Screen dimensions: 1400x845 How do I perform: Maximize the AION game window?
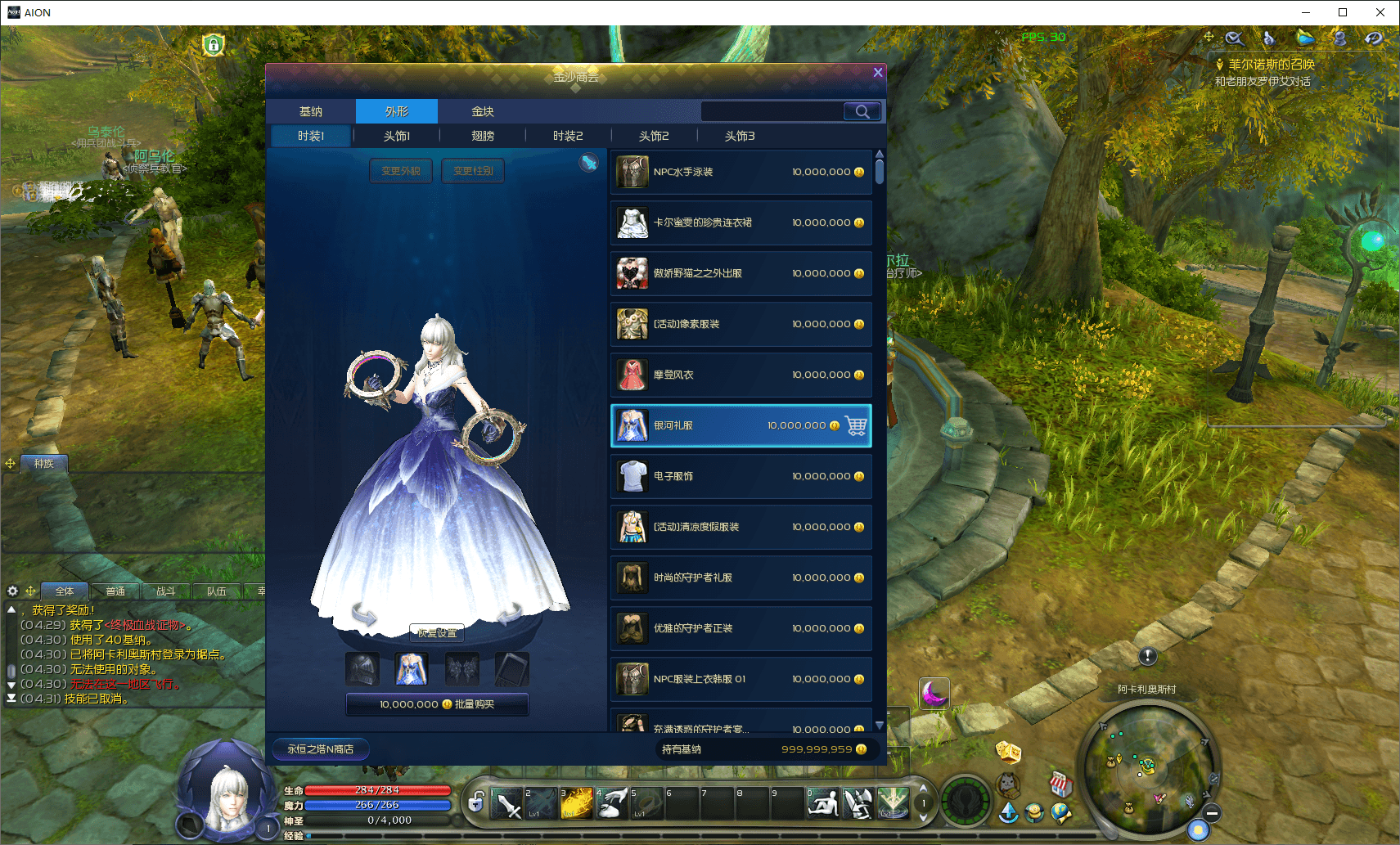pos(1343,12)
